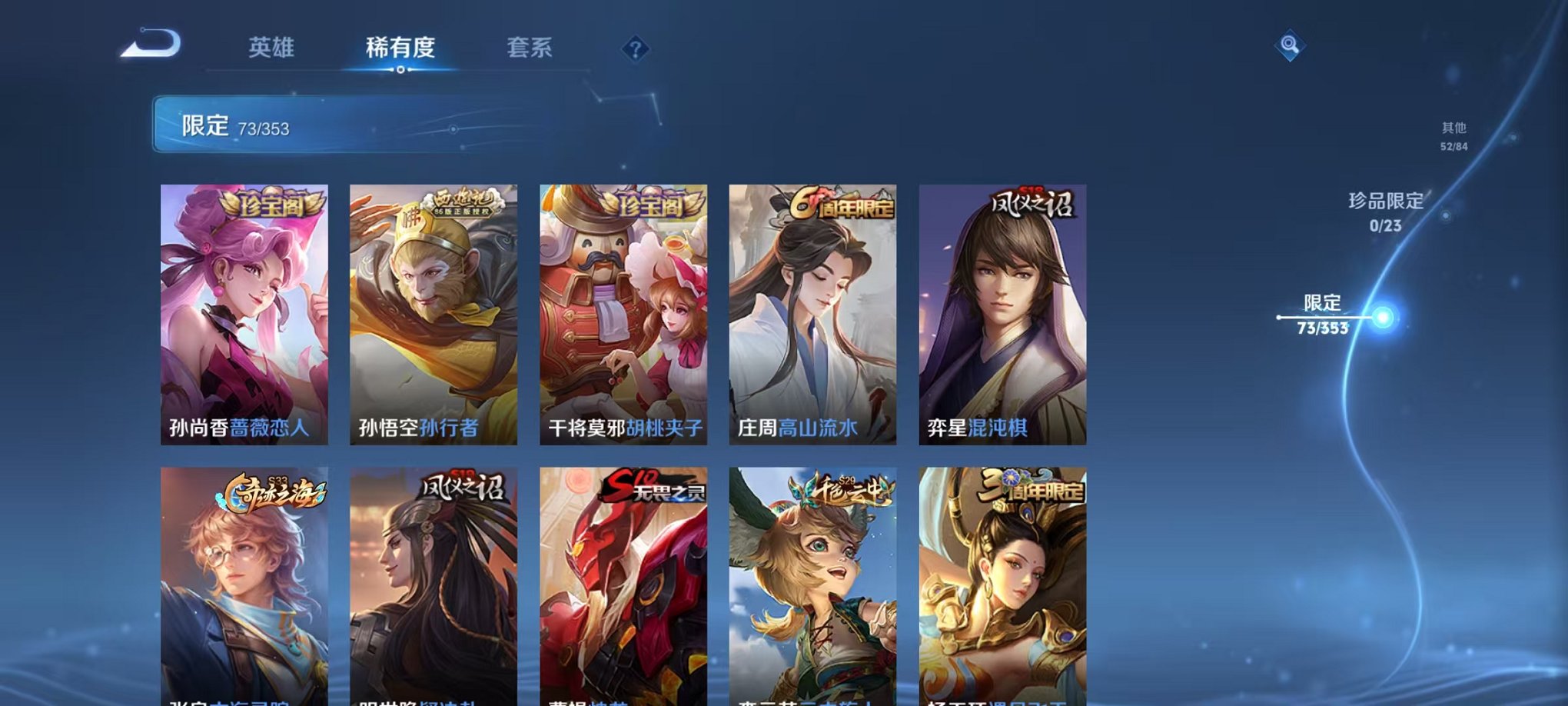The width and height of the screenshot is (1568, 706).
Task: Switch to the 英雄 tab
Action: coord(273,48)
